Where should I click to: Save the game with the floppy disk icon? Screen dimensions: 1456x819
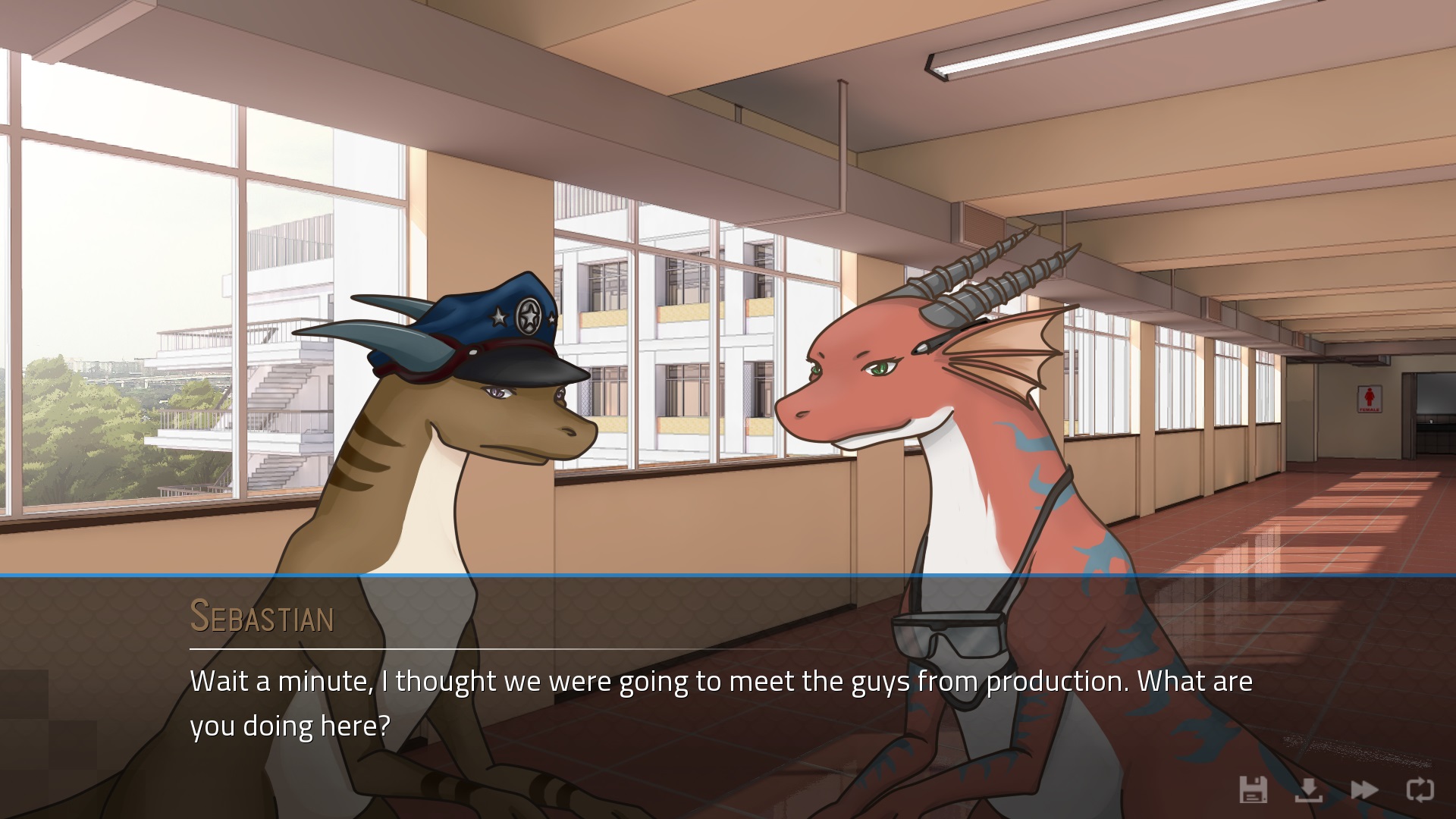coord(1253,789)
